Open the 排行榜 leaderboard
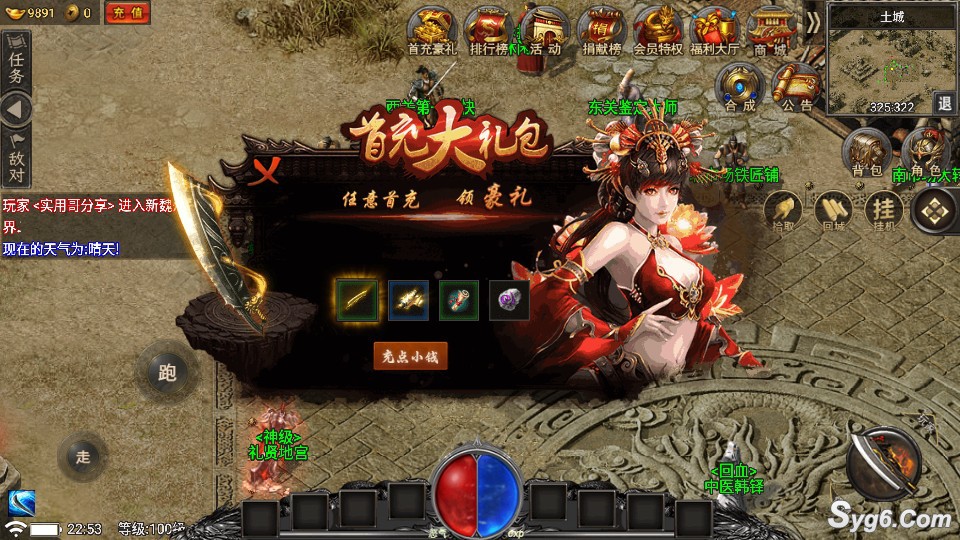This screenshot has width=960, height=540. click(x=489, y=30)
